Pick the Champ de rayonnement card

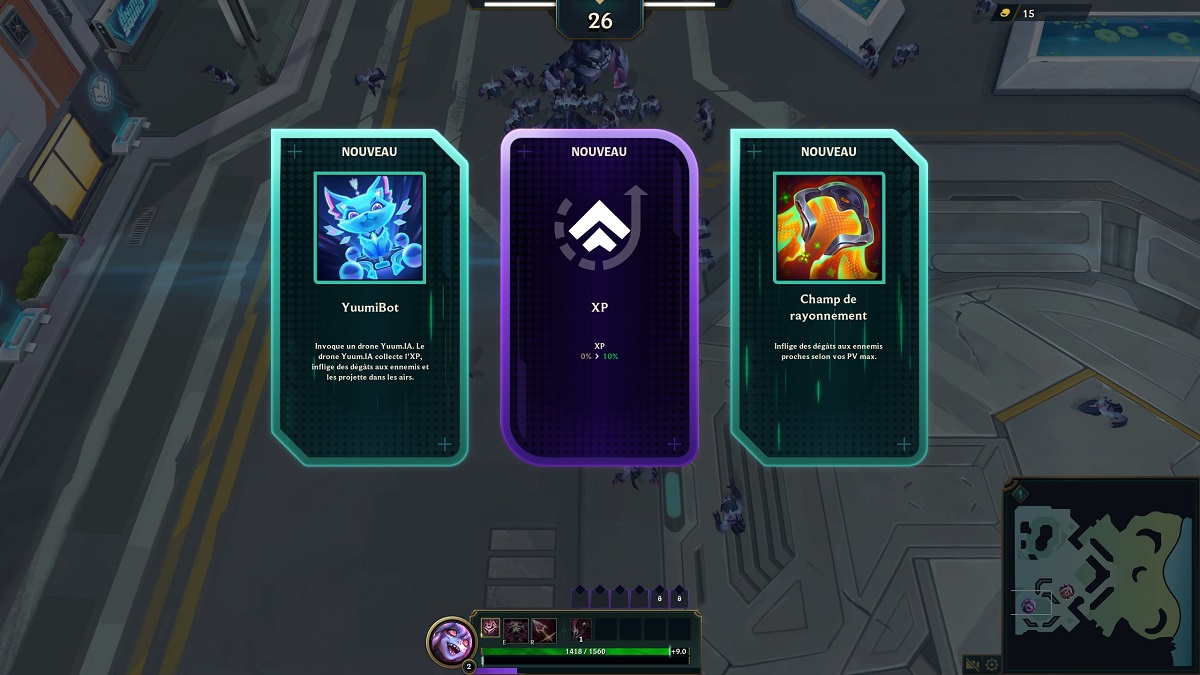click(x=828, y=297)
